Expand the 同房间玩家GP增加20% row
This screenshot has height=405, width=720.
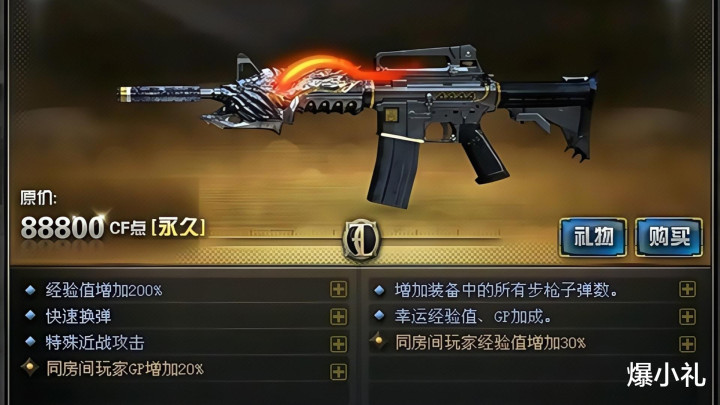(339, 369)
